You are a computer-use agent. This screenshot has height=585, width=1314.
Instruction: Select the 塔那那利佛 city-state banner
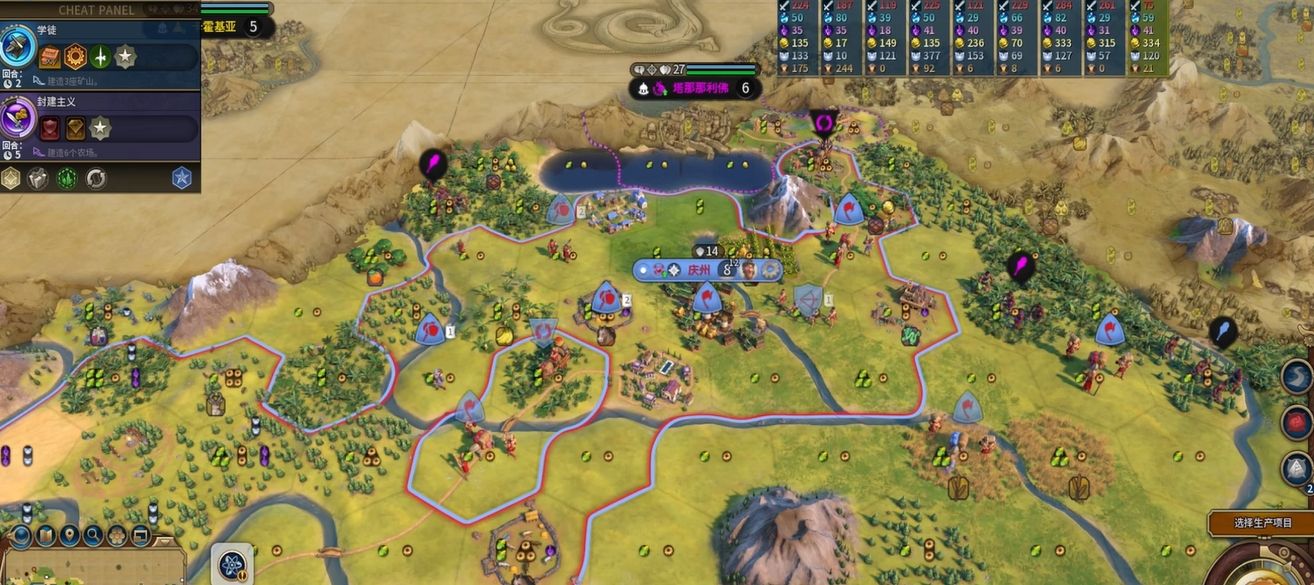coord(697,88)
